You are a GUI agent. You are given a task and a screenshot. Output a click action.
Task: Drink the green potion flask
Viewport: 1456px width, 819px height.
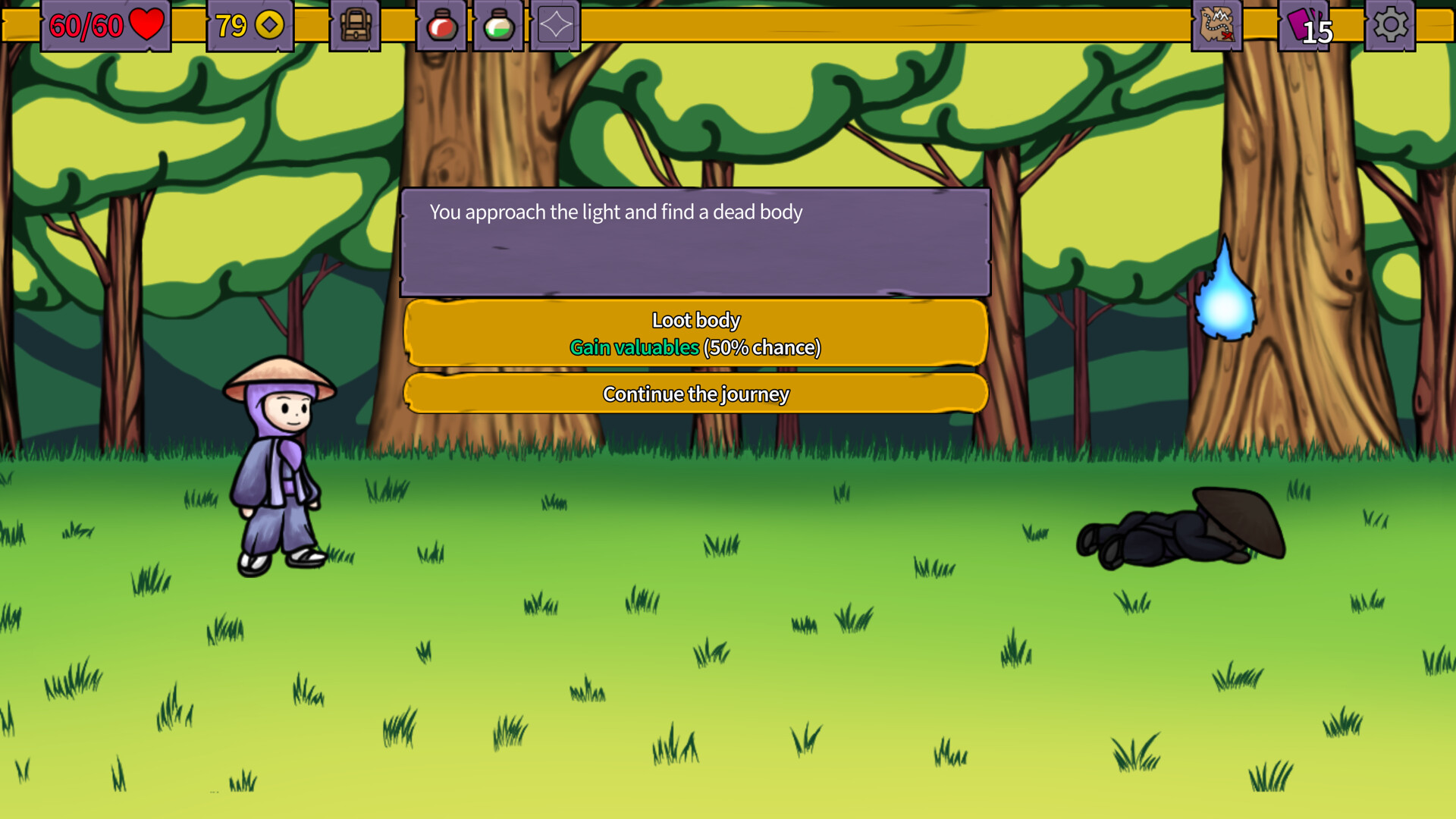497,25
